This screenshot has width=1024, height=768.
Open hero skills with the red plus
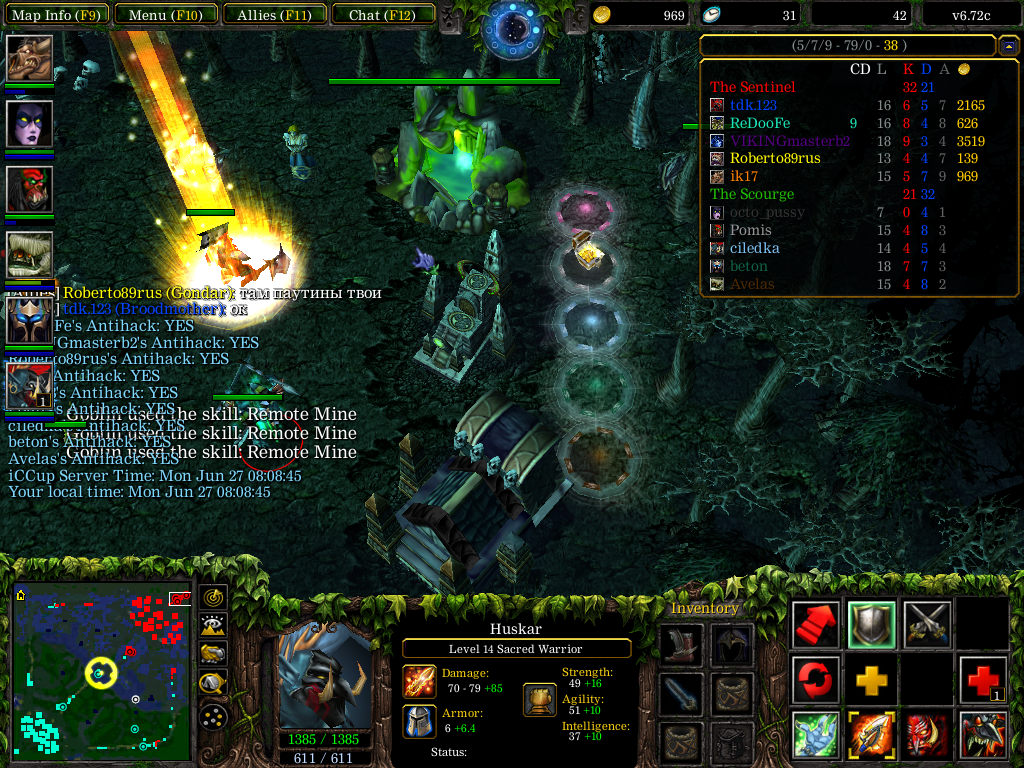982,680
